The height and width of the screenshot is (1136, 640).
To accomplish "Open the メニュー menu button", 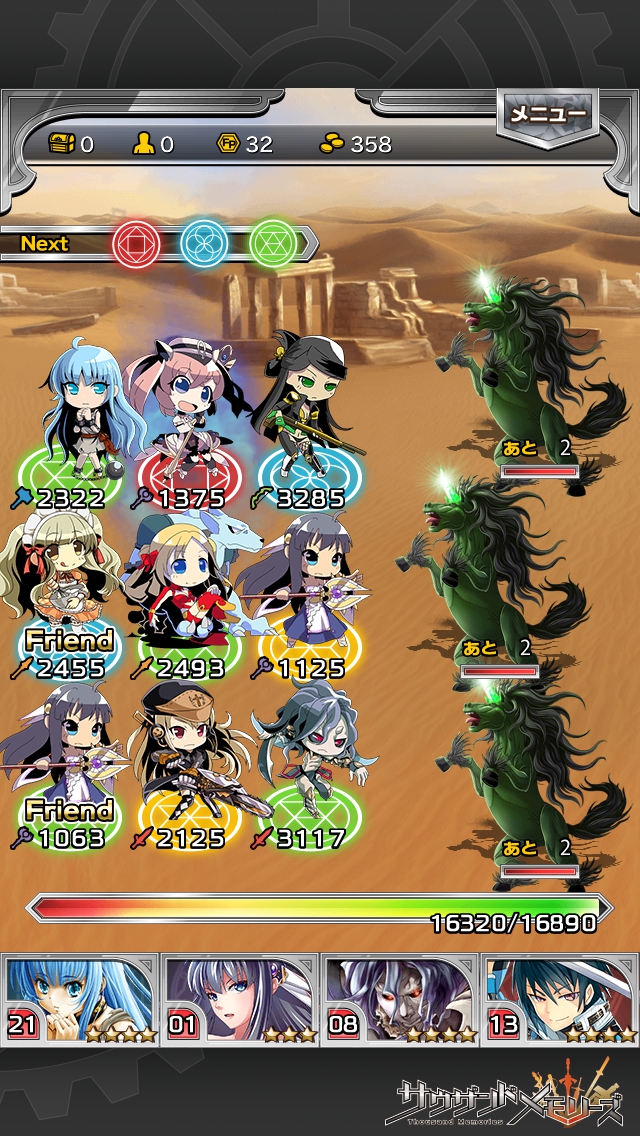I will pos(547,114).
